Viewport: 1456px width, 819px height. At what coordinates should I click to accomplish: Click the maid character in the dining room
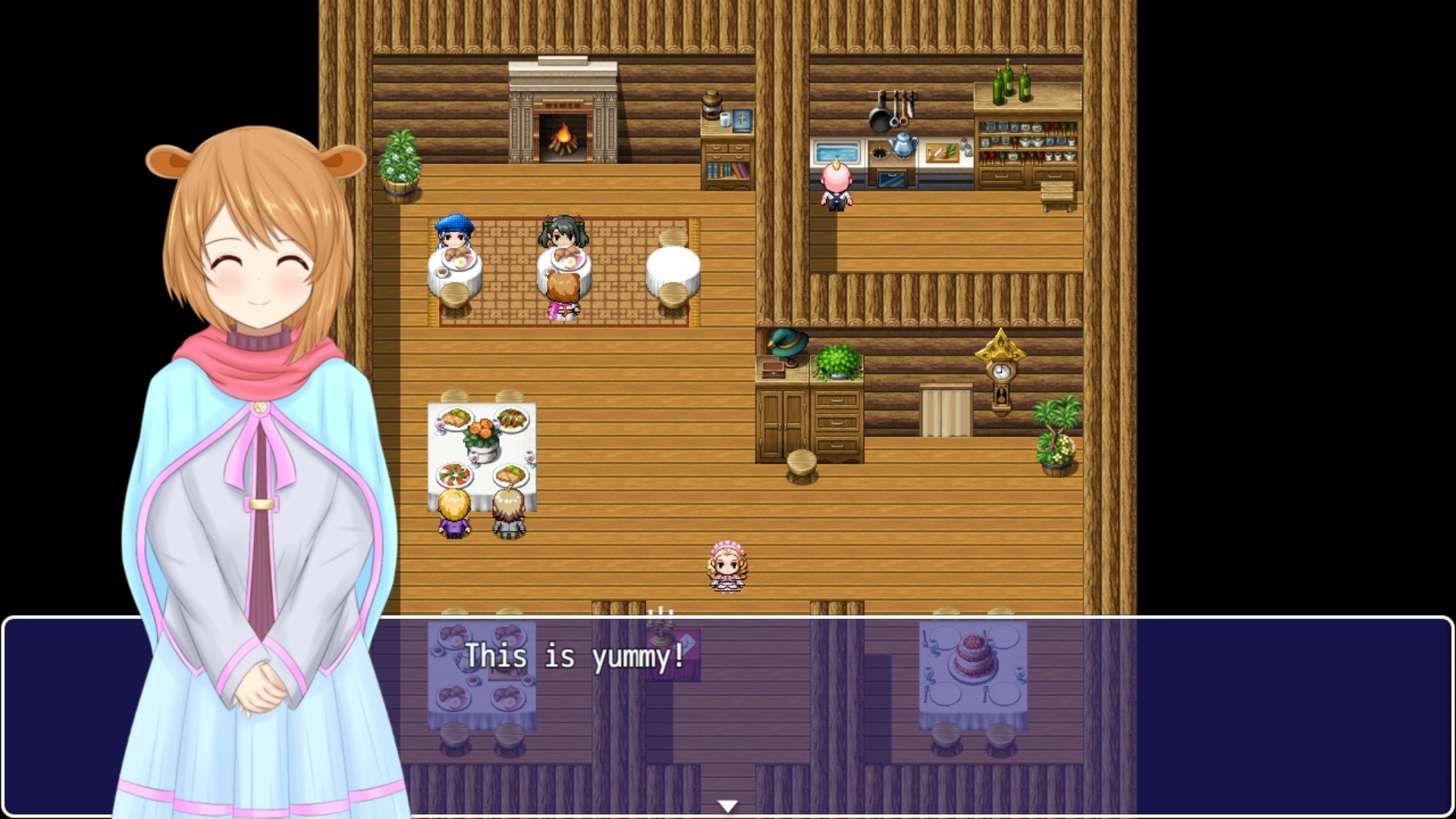click(726, 567)
